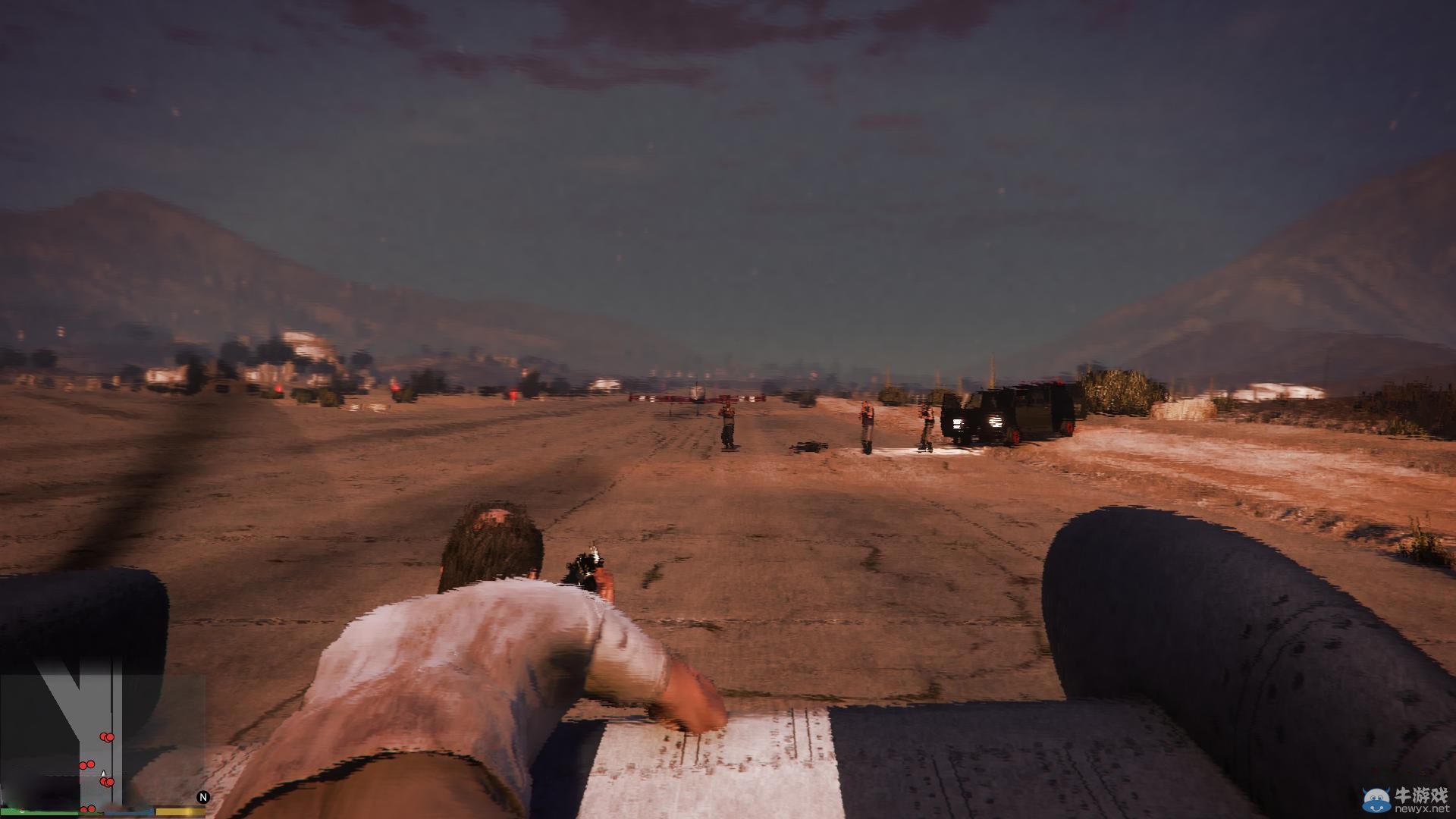Viewport: 1456px width, 819px height.
Task: Click the white player arrow on the minimap
Action: pos(104,773)
